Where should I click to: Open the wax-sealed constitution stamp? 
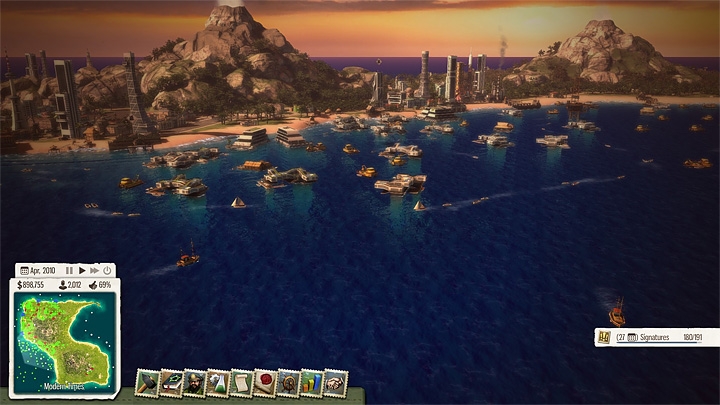click(265, 382)
